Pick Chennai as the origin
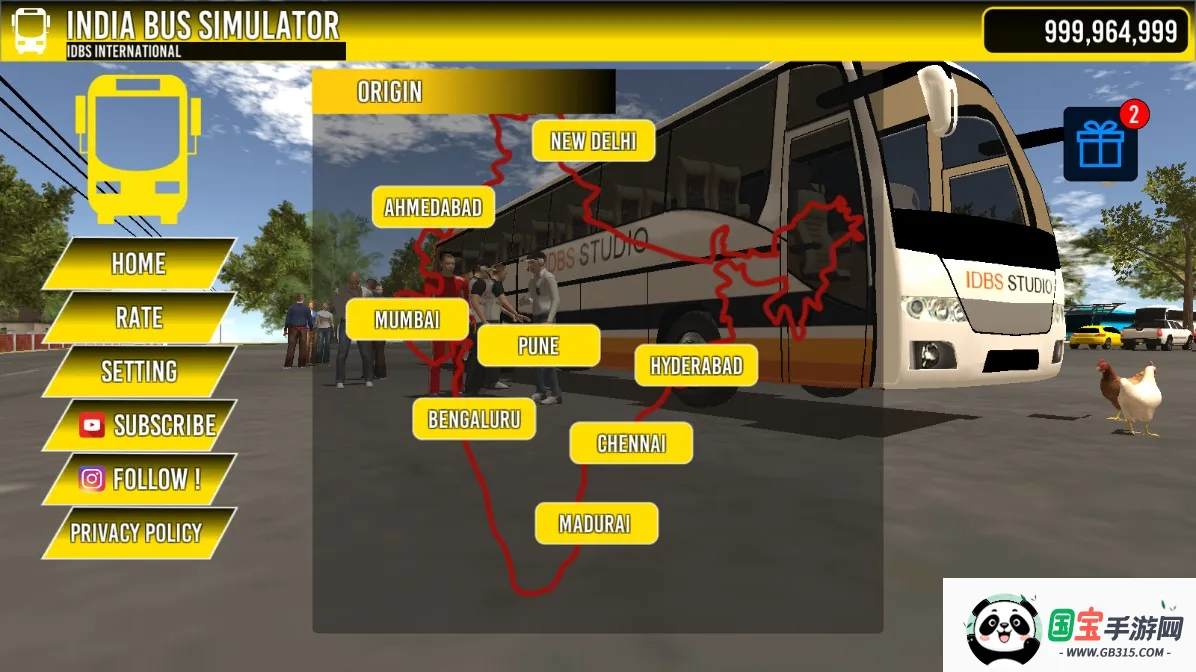 [x=631, y=443]
